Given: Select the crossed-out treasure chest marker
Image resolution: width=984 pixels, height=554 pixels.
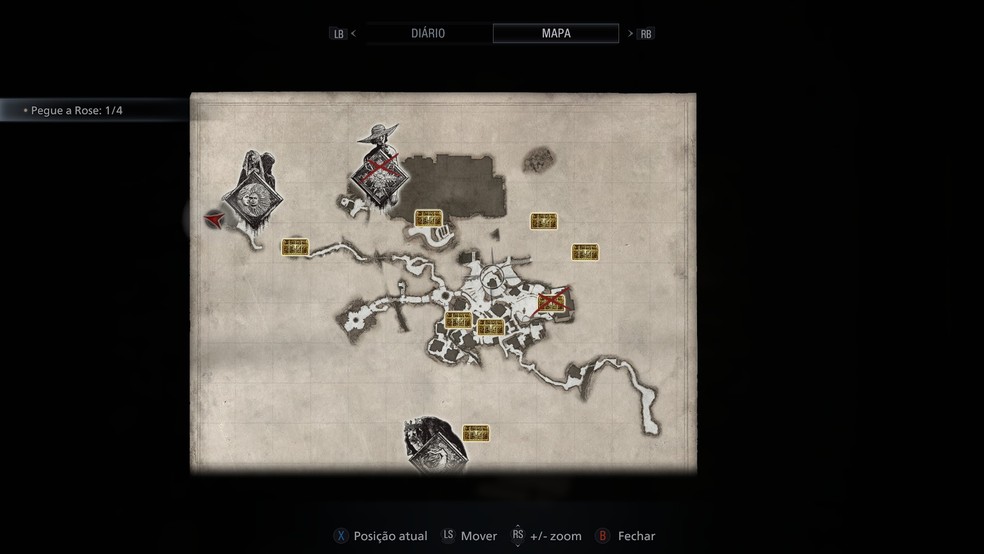Looking at the screenshot, I should pyautogui.click(x=551, y=302).
